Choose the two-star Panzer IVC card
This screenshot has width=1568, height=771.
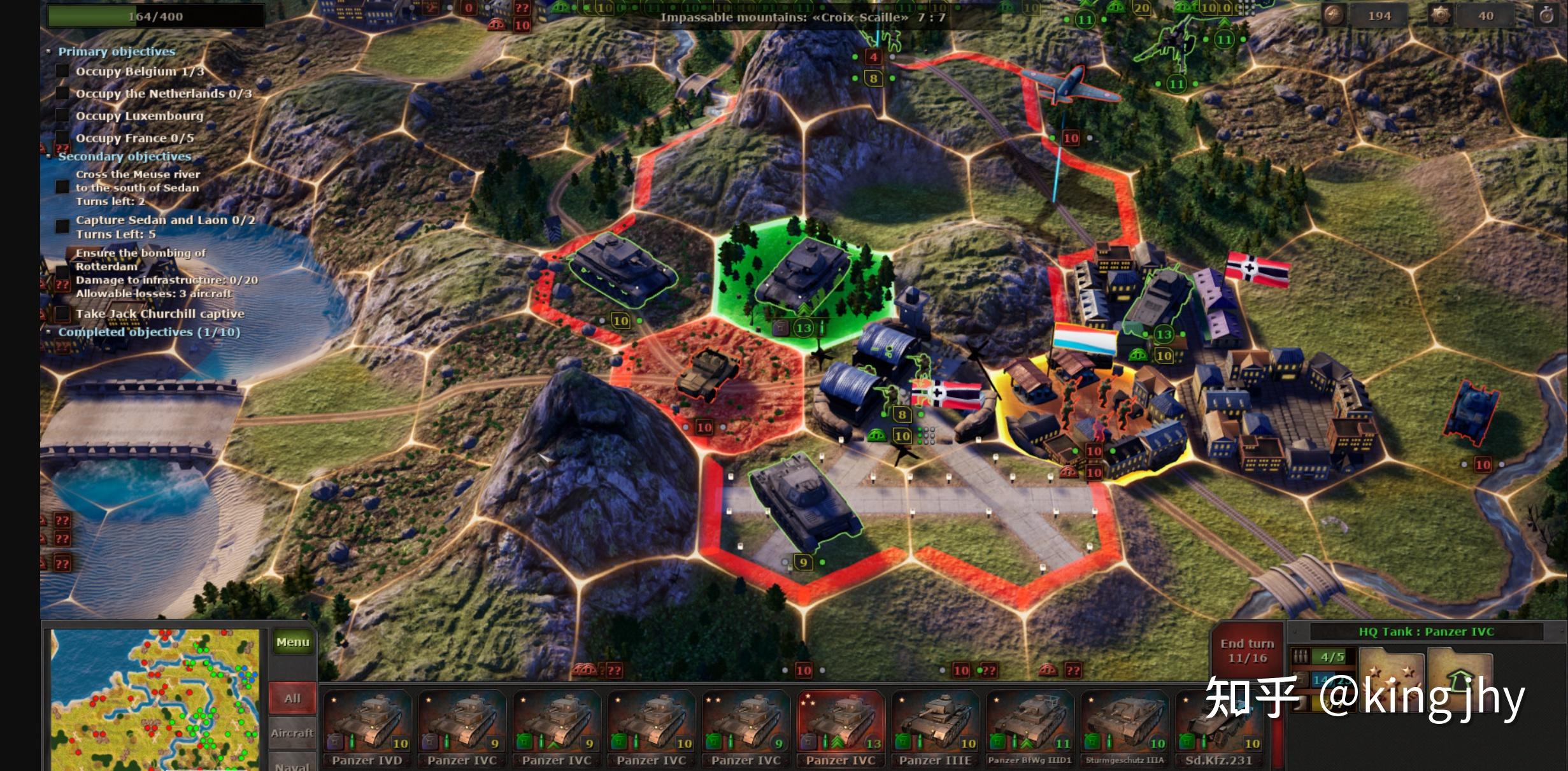(x=746, y=727)
